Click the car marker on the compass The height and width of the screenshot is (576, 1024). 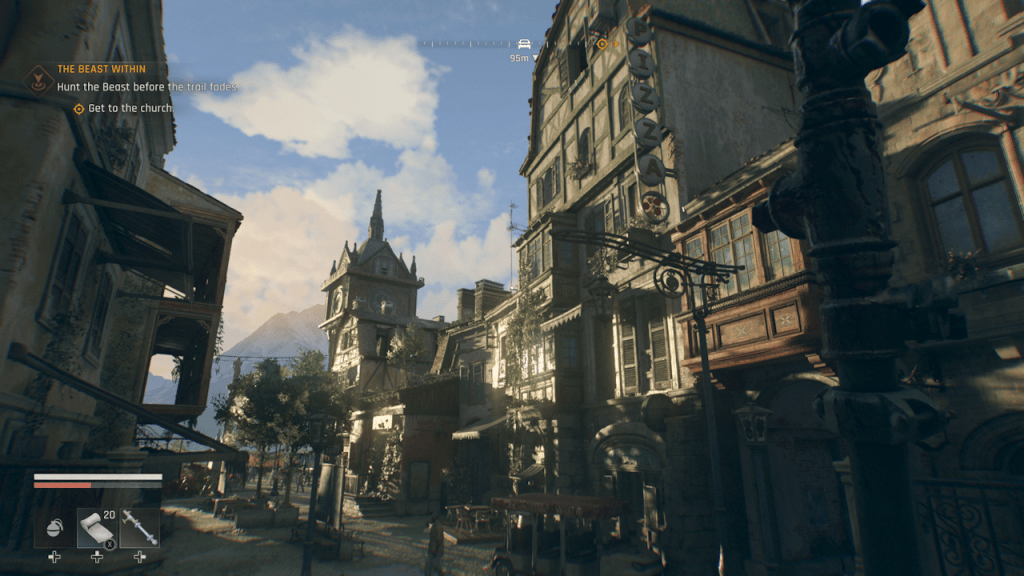pos(524,44)
